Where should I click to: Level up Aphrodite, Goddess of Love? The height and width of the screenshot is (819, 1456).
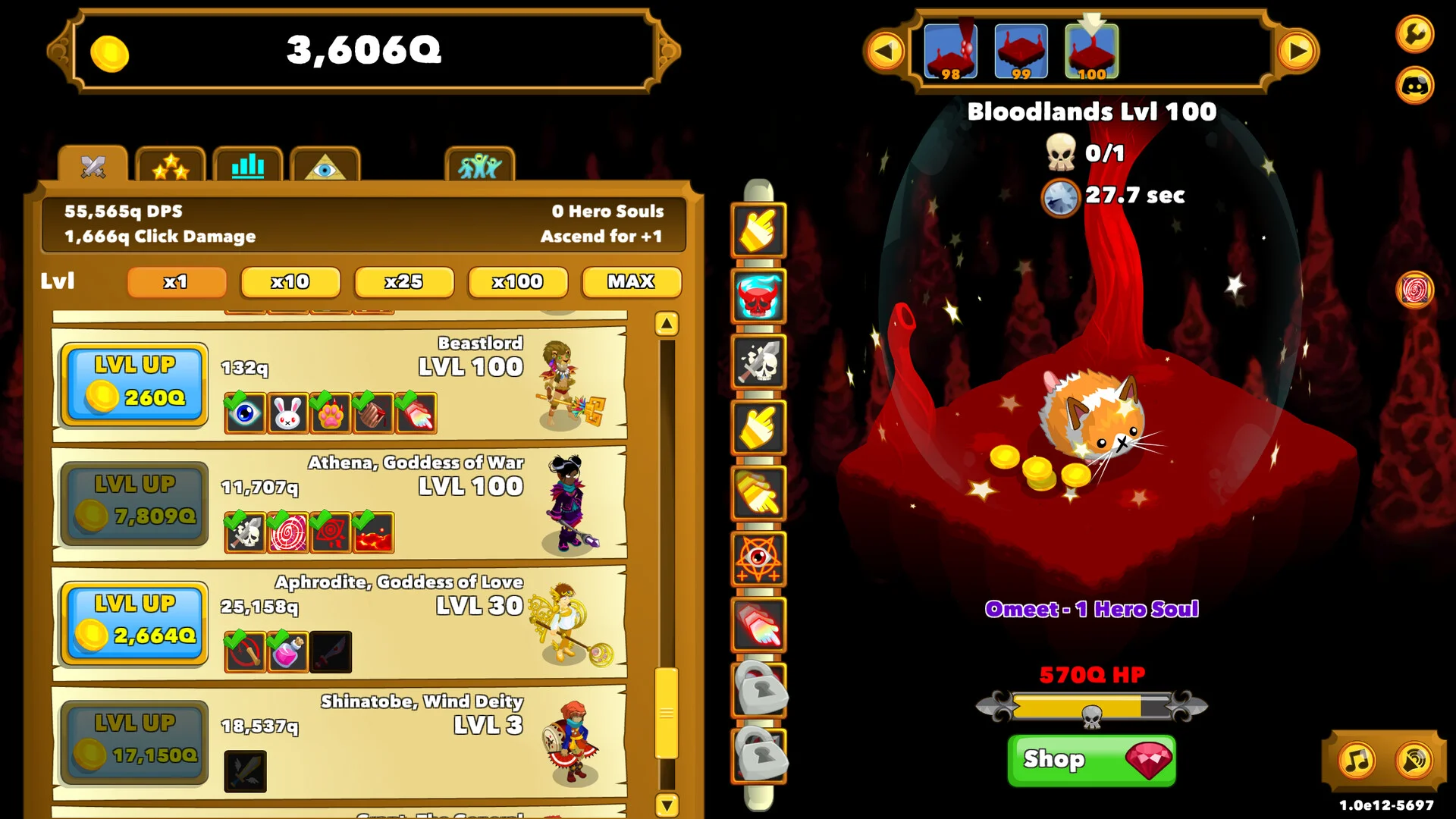134,622
